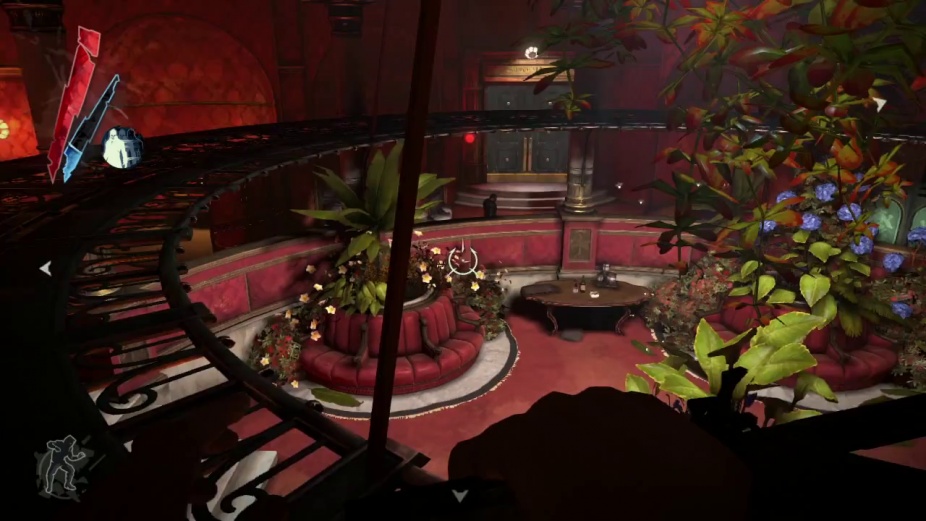Click the crouching stealth indicator icon
This screenshot has width=926, height=521.
pos(60,468)
